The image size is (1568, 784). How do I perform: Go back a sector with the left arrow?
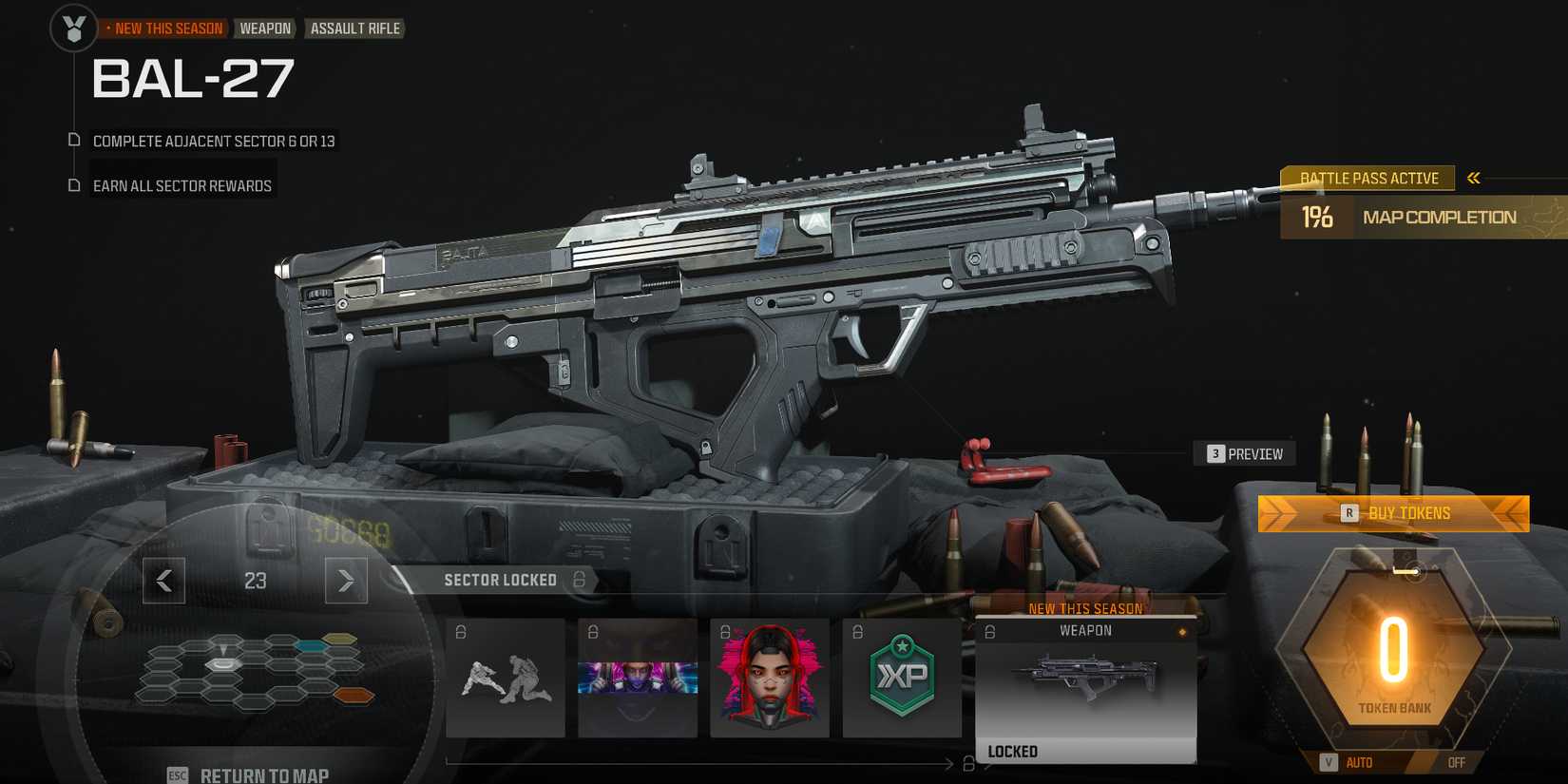(163, 581)
